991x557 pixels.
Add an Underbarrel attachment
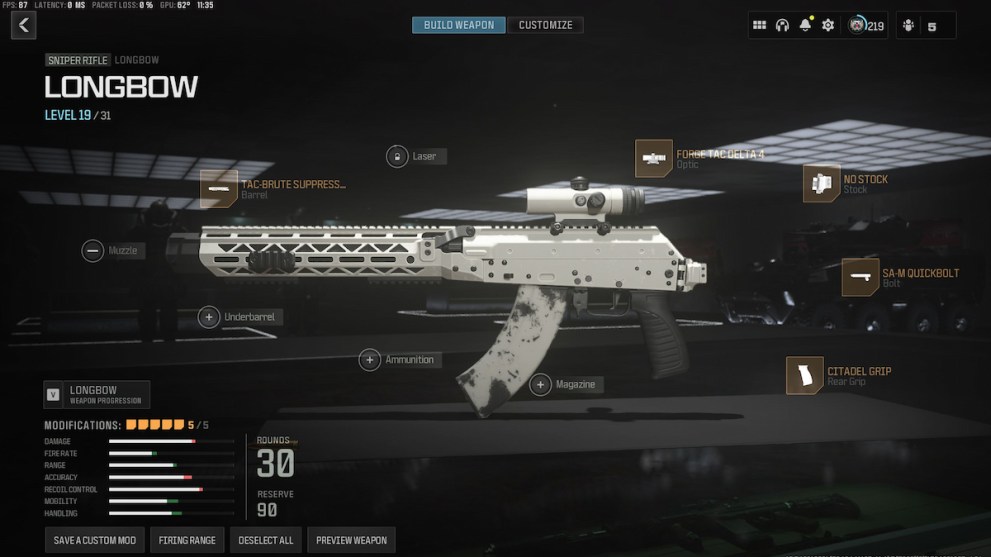point(209,317)
